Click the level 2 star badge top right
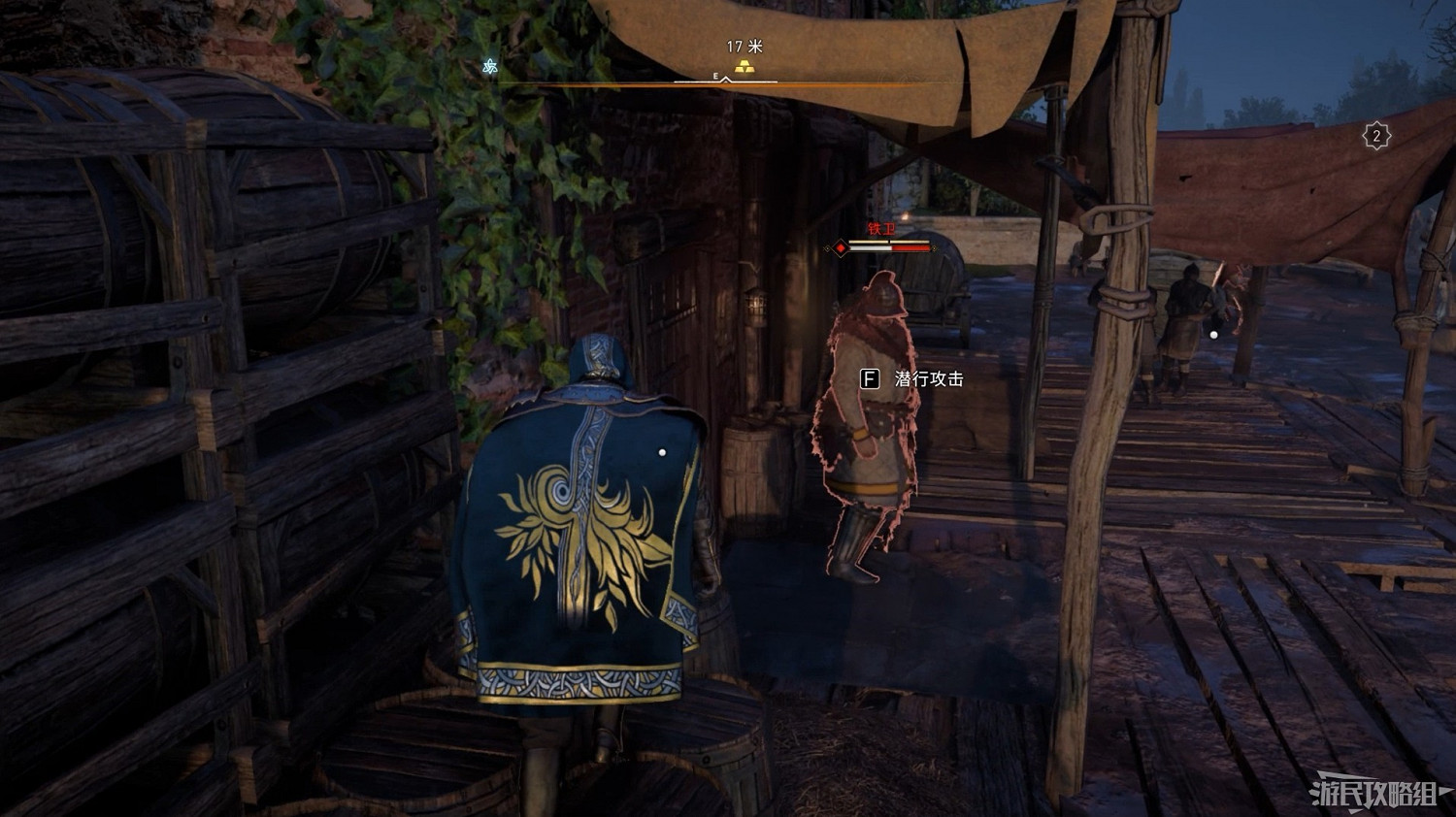The width and height of the screenshot is (1456, 817). tap(1377, 136)
